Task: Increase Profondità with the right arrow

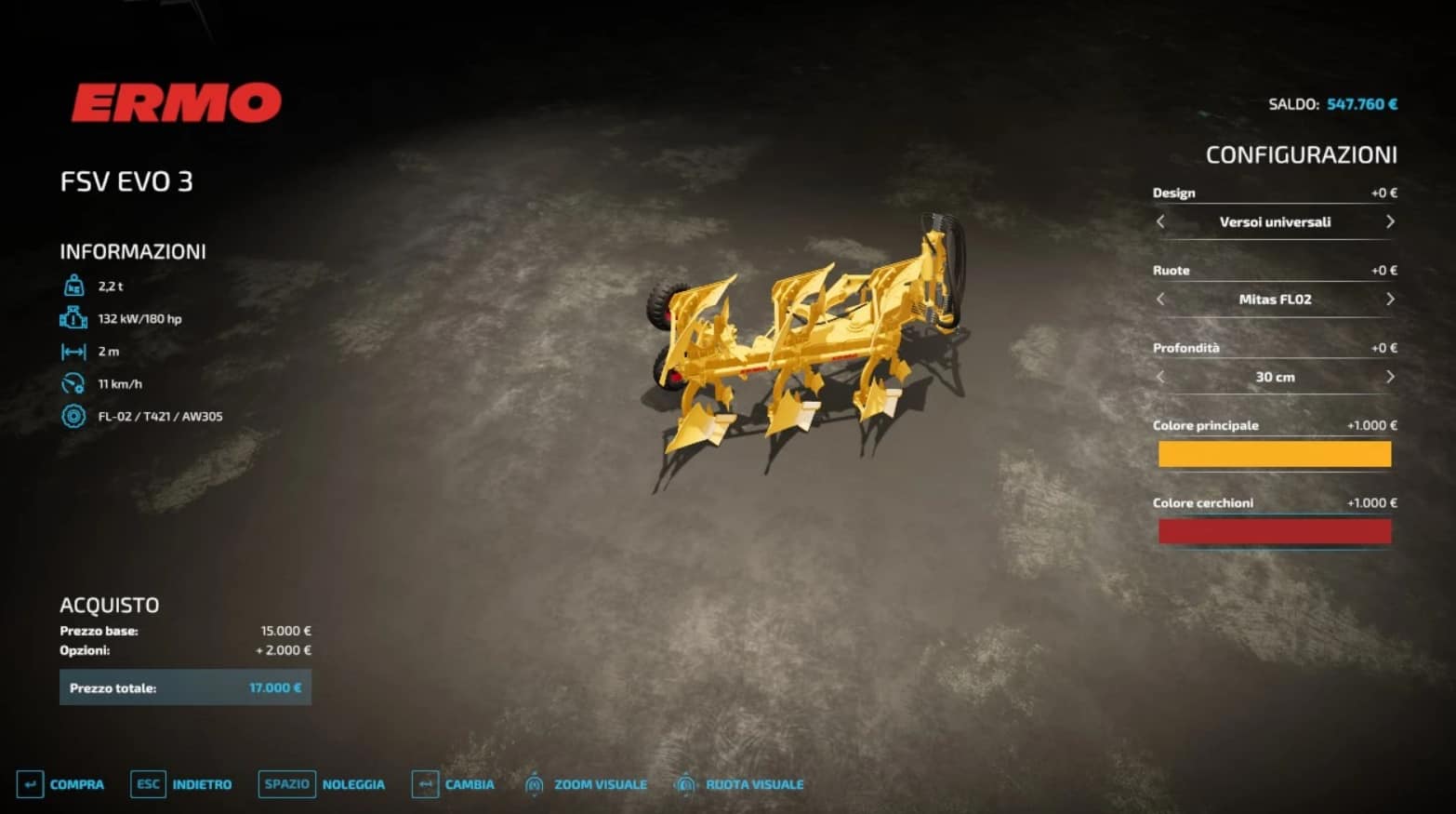Action: tap(1390, 377)
